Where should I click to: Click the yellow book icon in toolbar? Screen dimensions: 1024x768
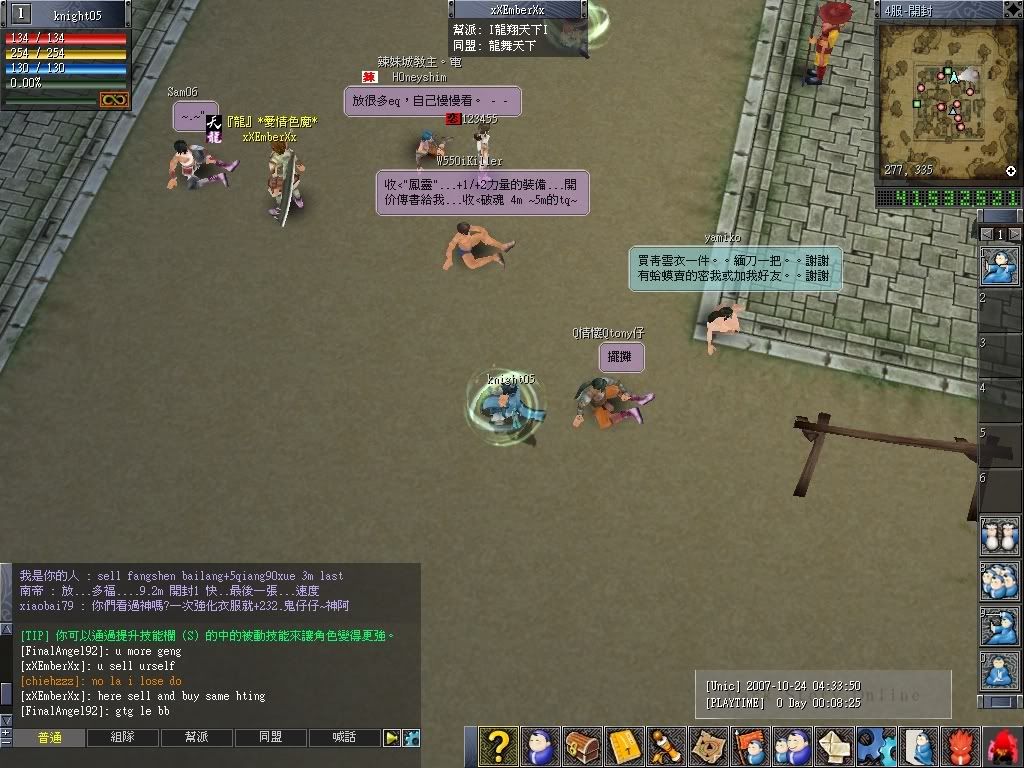624,747
